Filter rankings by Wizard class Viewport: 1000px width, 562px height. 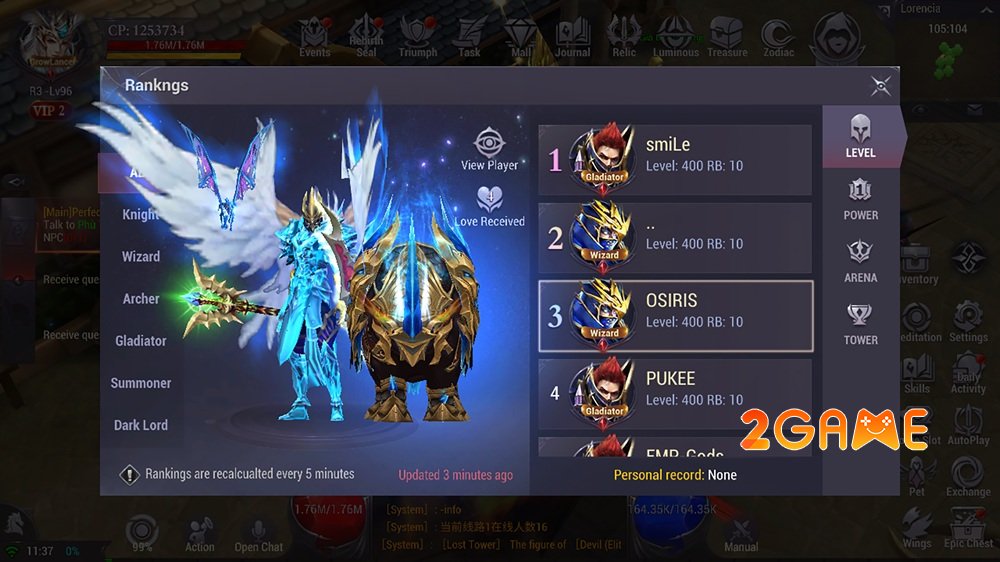[141, 256]
